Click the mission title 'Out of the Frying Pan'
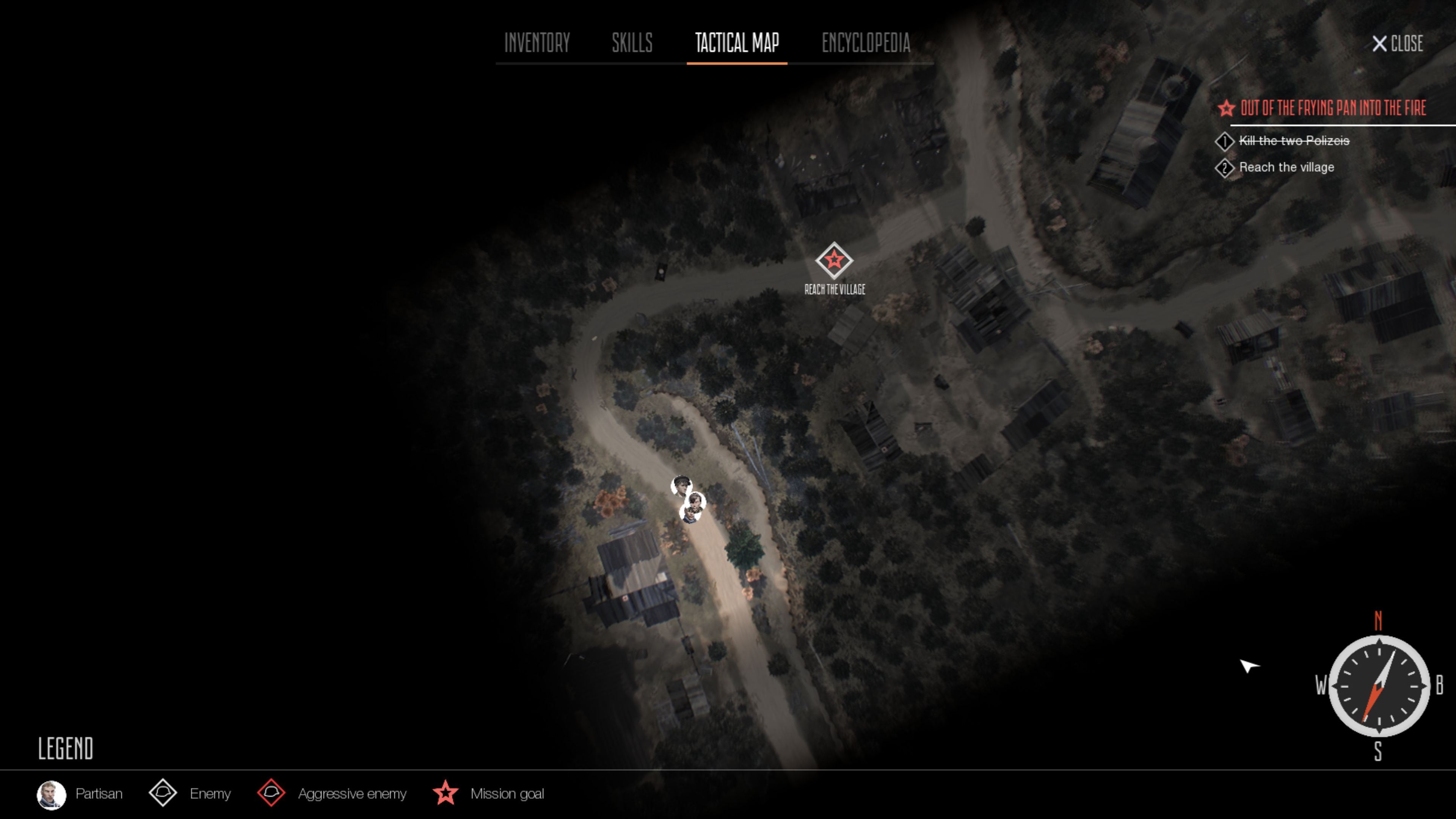Image resolution: width=1456 pixels, height=819 pixels. pos(1332,108)
